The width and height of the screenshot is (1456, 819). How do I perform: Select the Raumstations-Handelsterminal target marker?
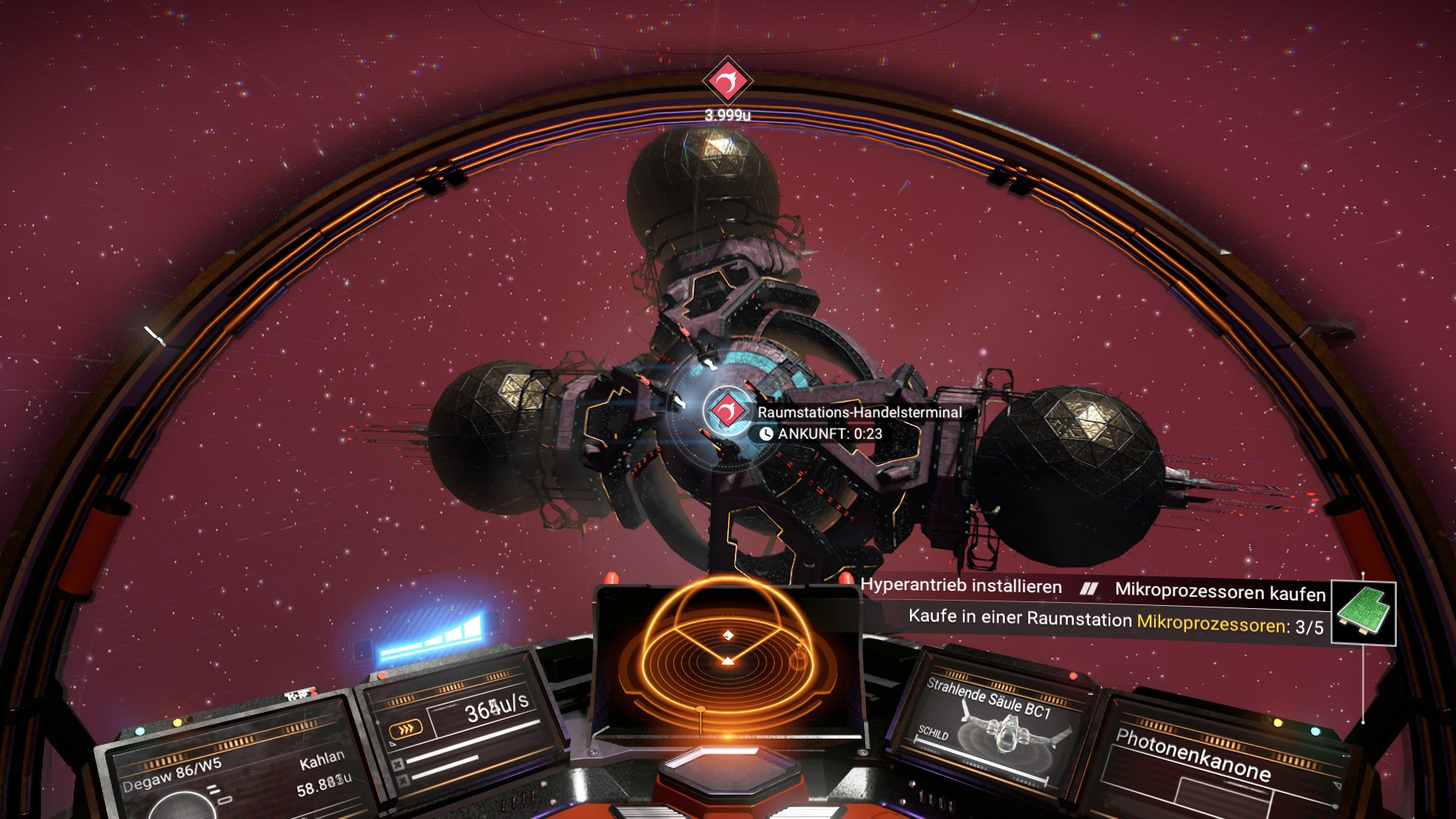[727, 412]
